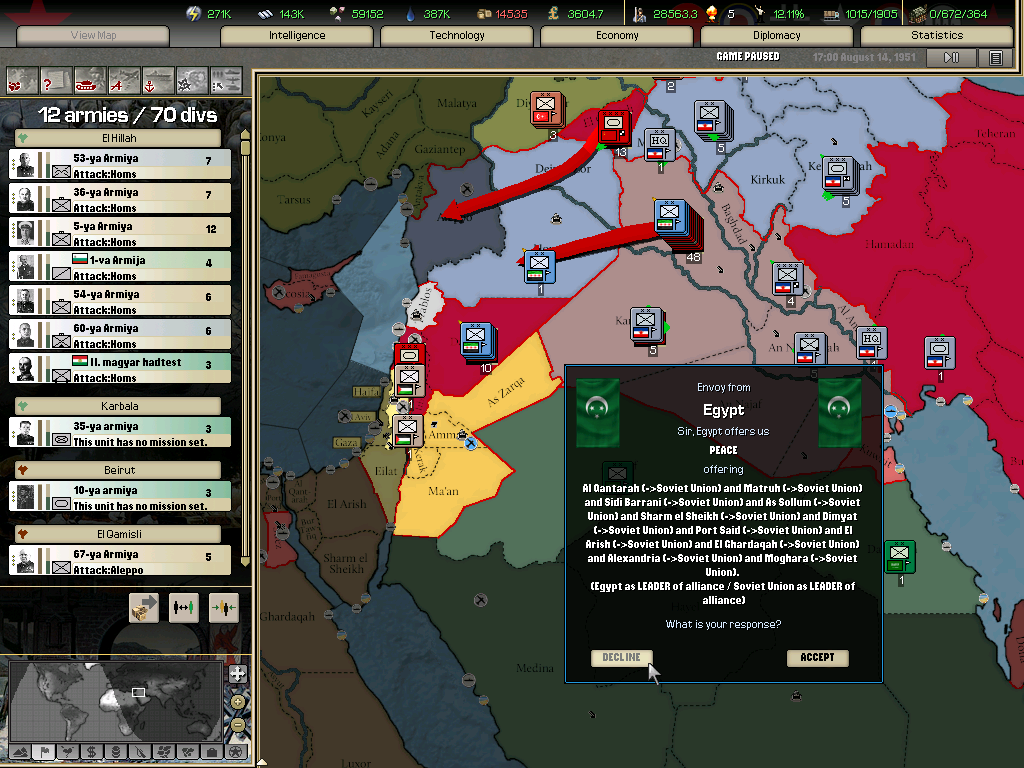1024x768 pixels.
Task: Decline Egypt's peace offer
Action: [621, 657]
